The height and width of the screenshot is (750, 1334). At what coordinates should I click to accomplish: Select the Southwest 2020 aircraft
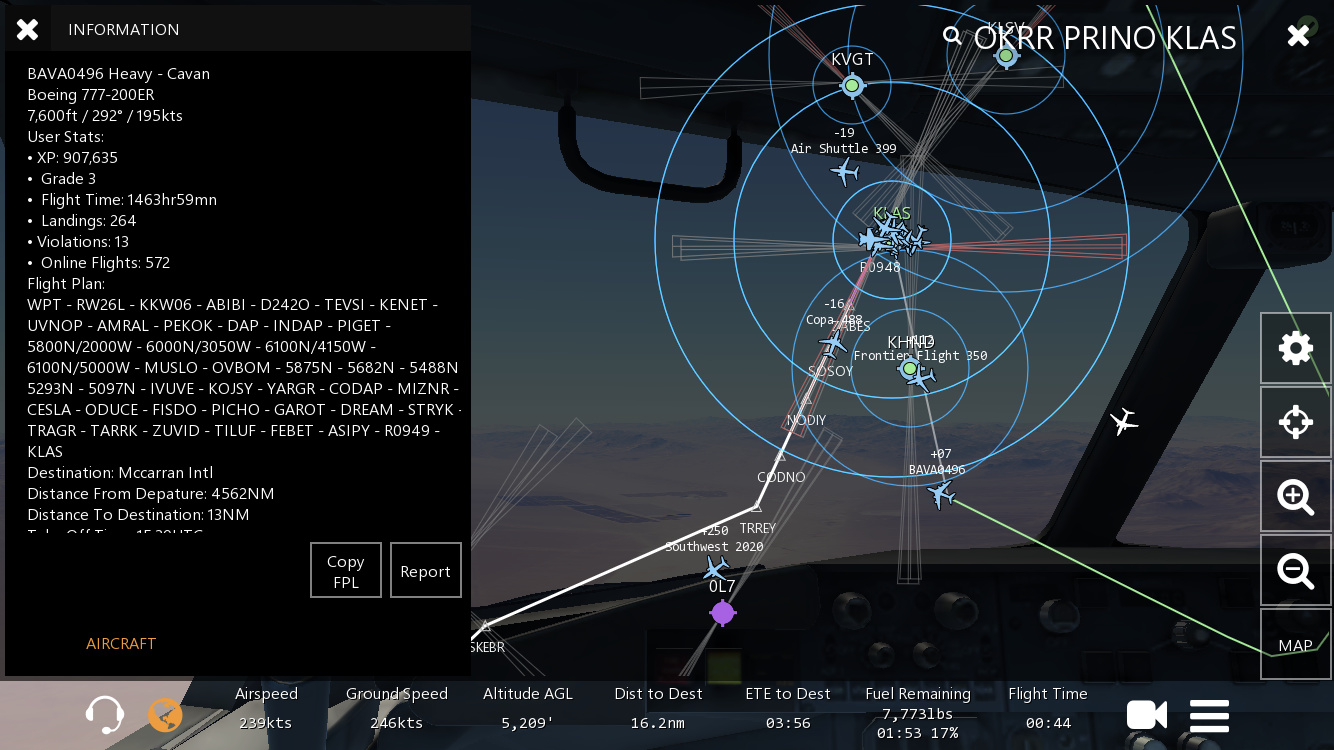click(x=716, y=569)
